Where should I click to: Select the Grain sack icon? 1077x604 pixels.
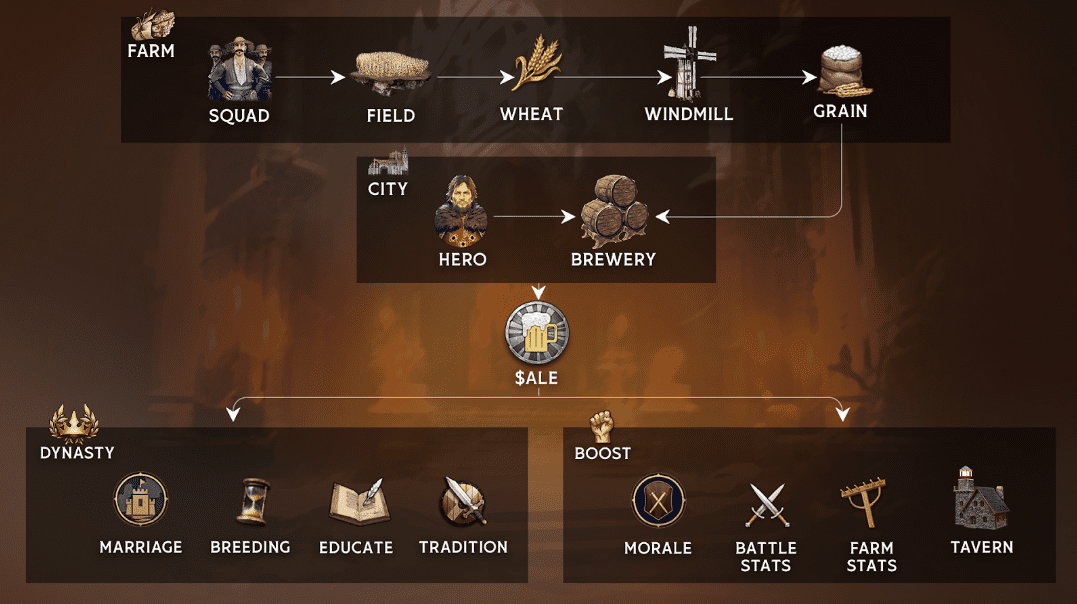pos(840,70)
